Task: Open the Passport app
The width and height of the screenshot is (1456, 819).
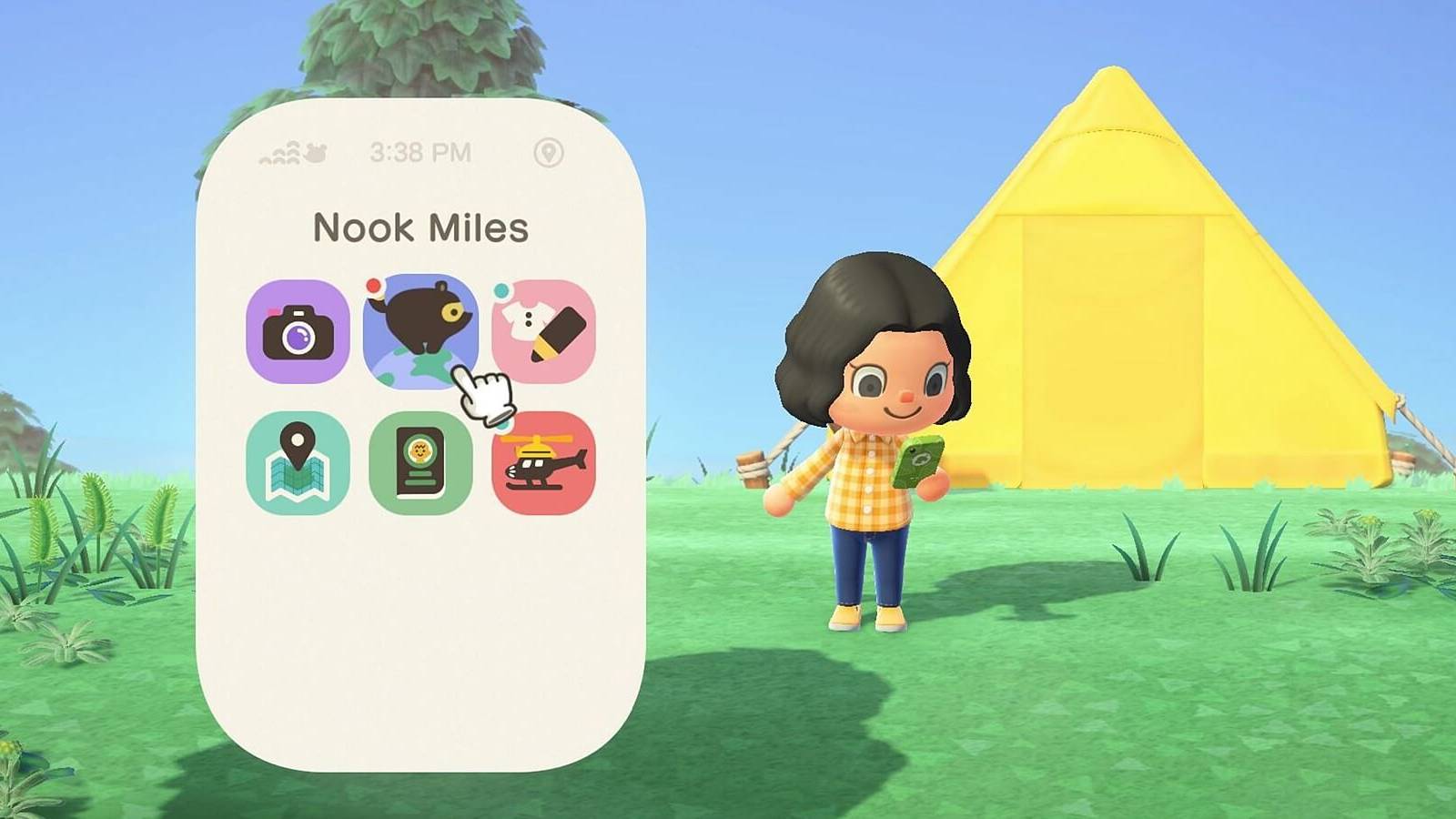Action: click(422, 462)
